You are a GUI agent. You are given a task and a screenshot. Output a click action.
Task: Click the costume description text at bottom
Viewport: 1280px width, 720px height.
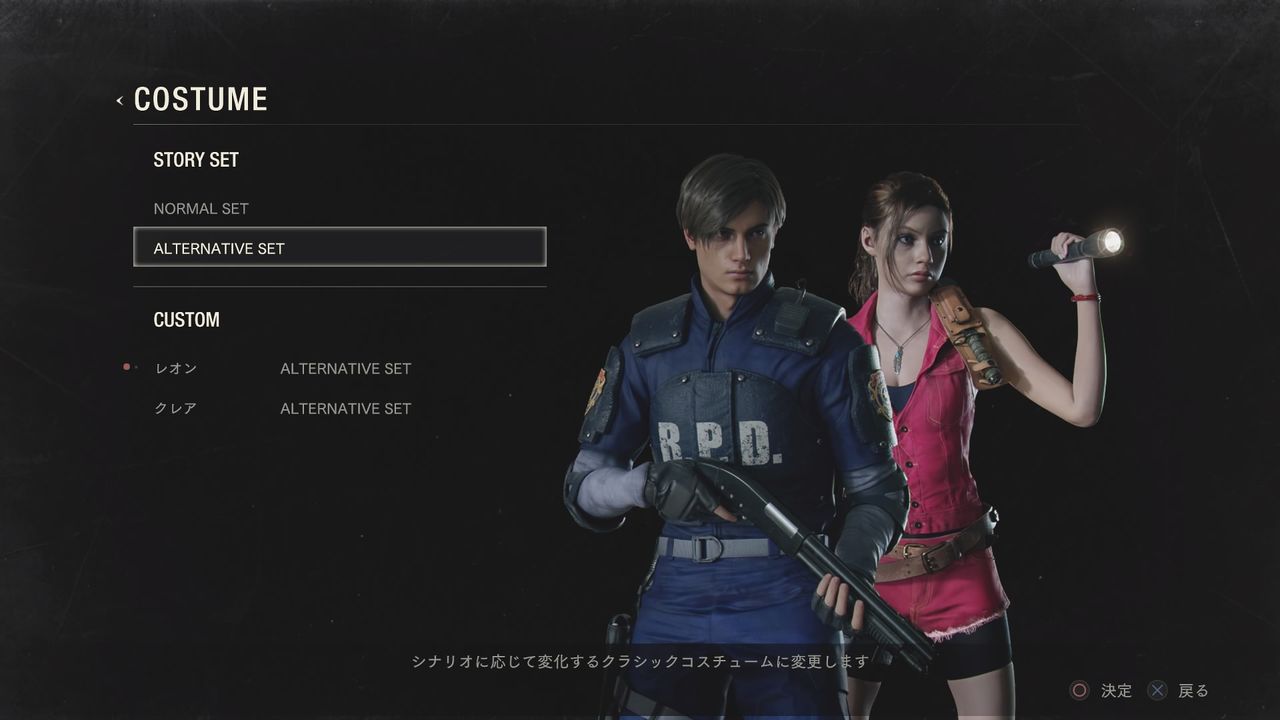(x=640, y=660)
